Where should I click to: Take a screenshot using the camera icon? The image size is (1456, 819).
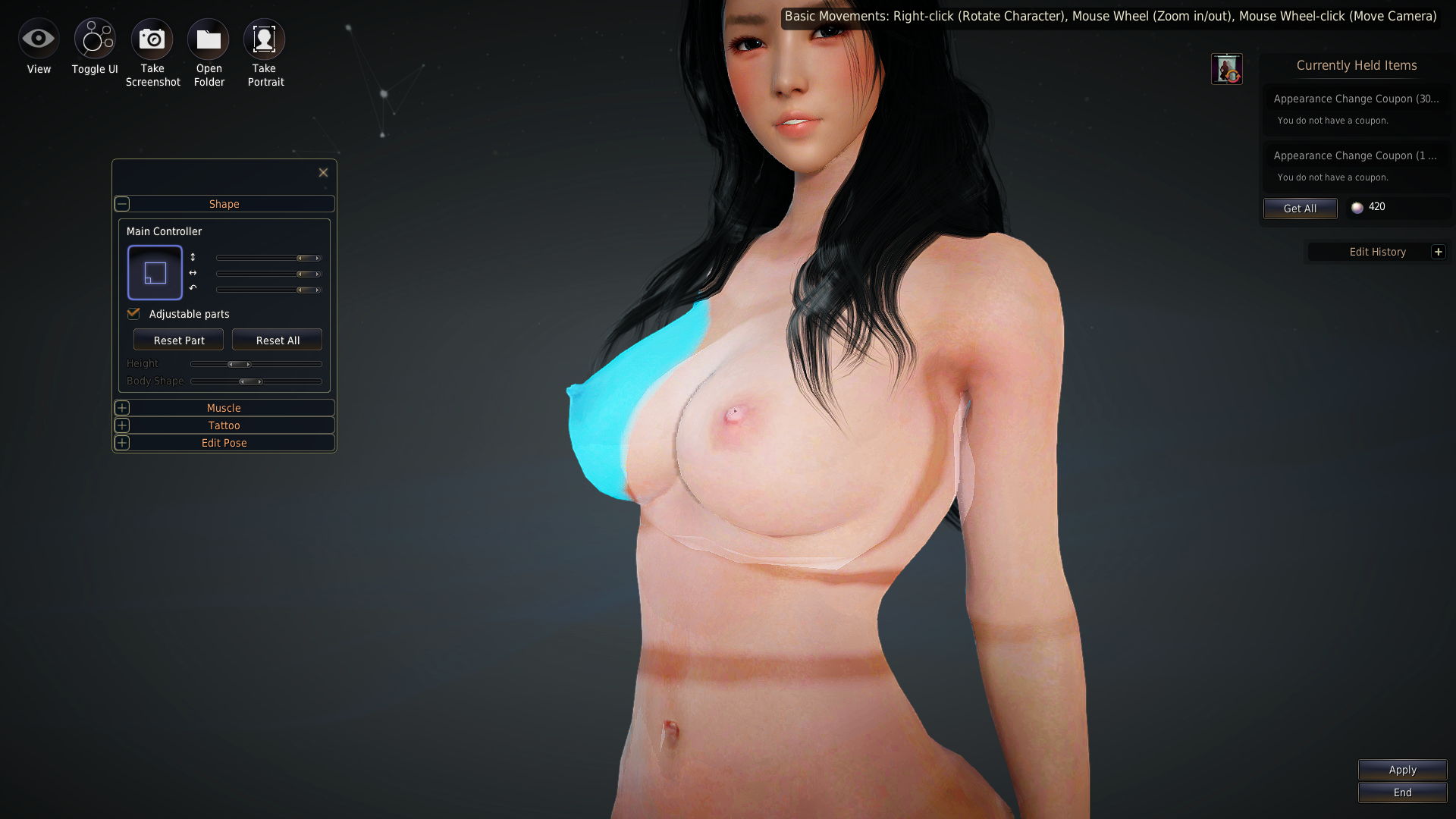point(152,38)
